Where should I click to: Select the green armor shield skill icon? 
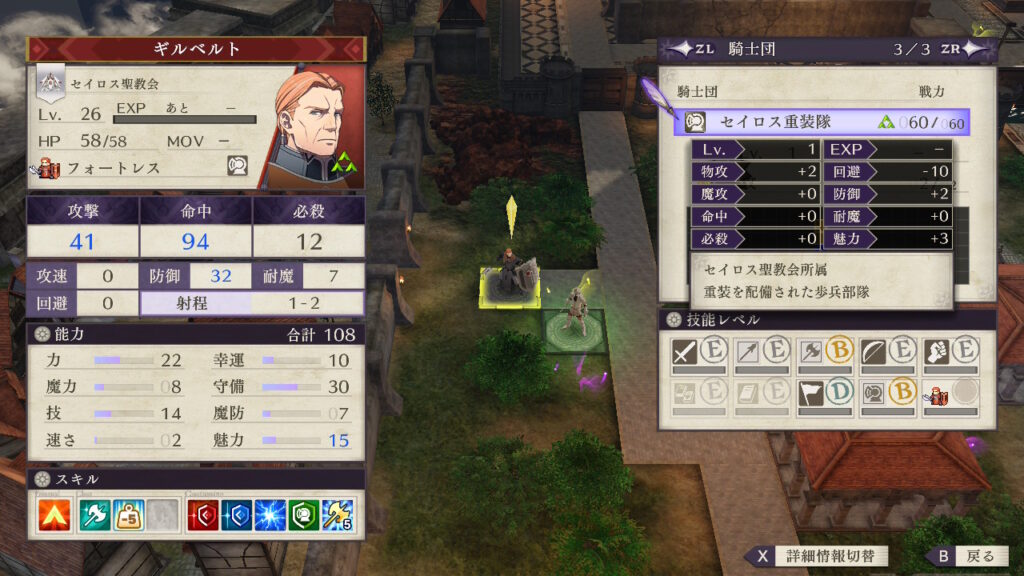tap(304, 514)
